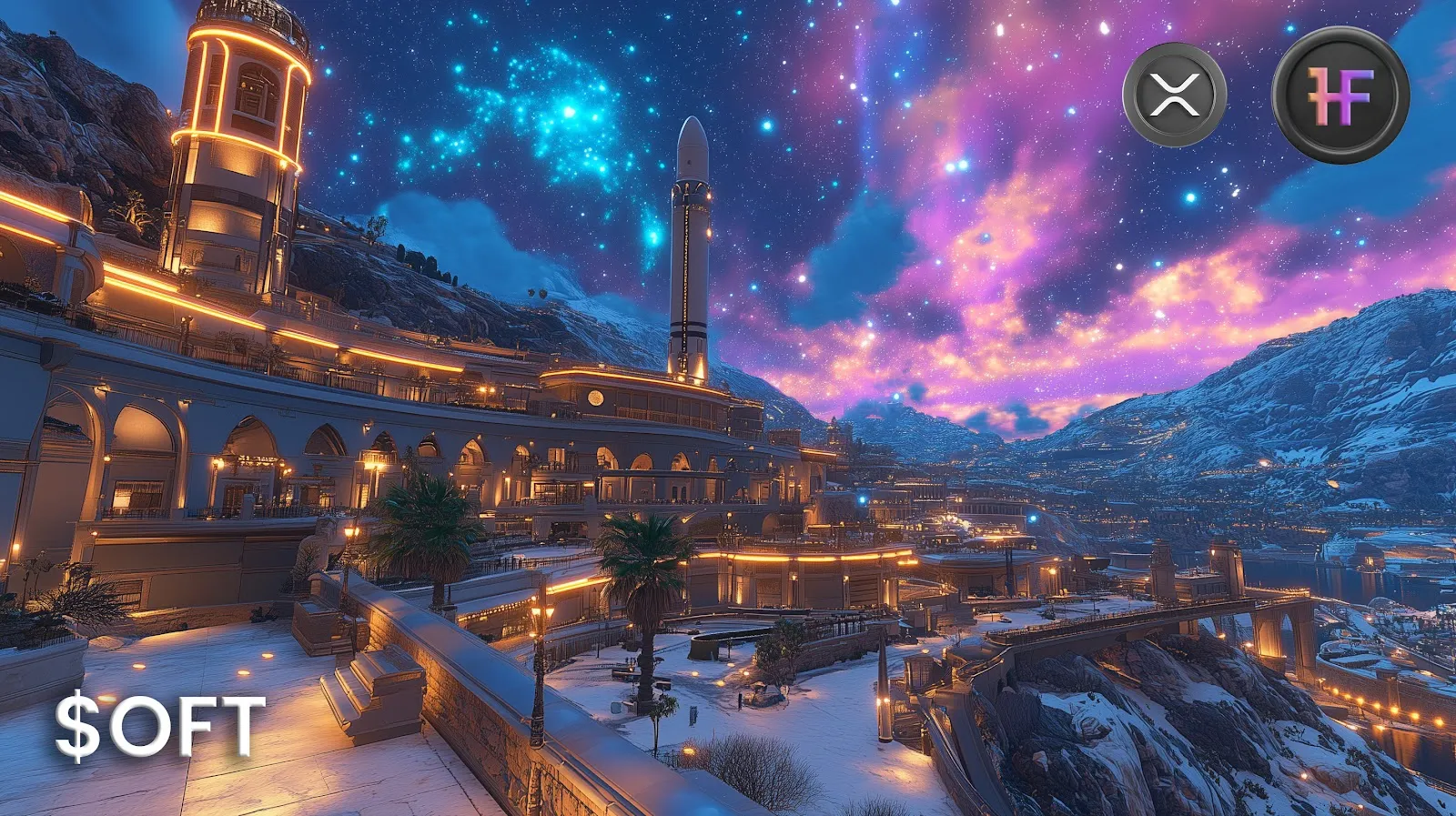Click the $OFT token label
The height and width of the screenshot is (816, 1456).
[x=160, y=726]
